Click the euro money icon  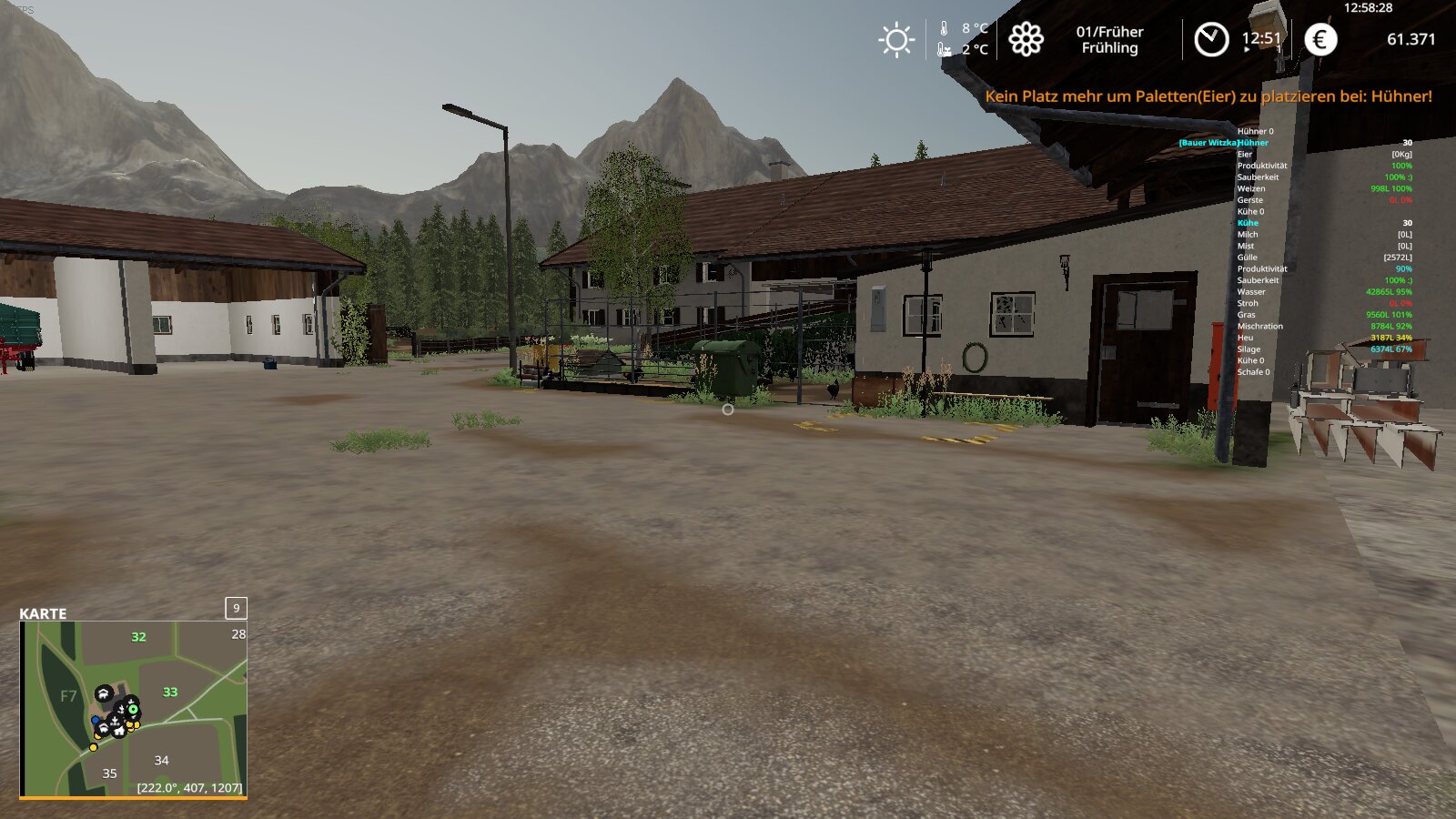[1320, 39]
